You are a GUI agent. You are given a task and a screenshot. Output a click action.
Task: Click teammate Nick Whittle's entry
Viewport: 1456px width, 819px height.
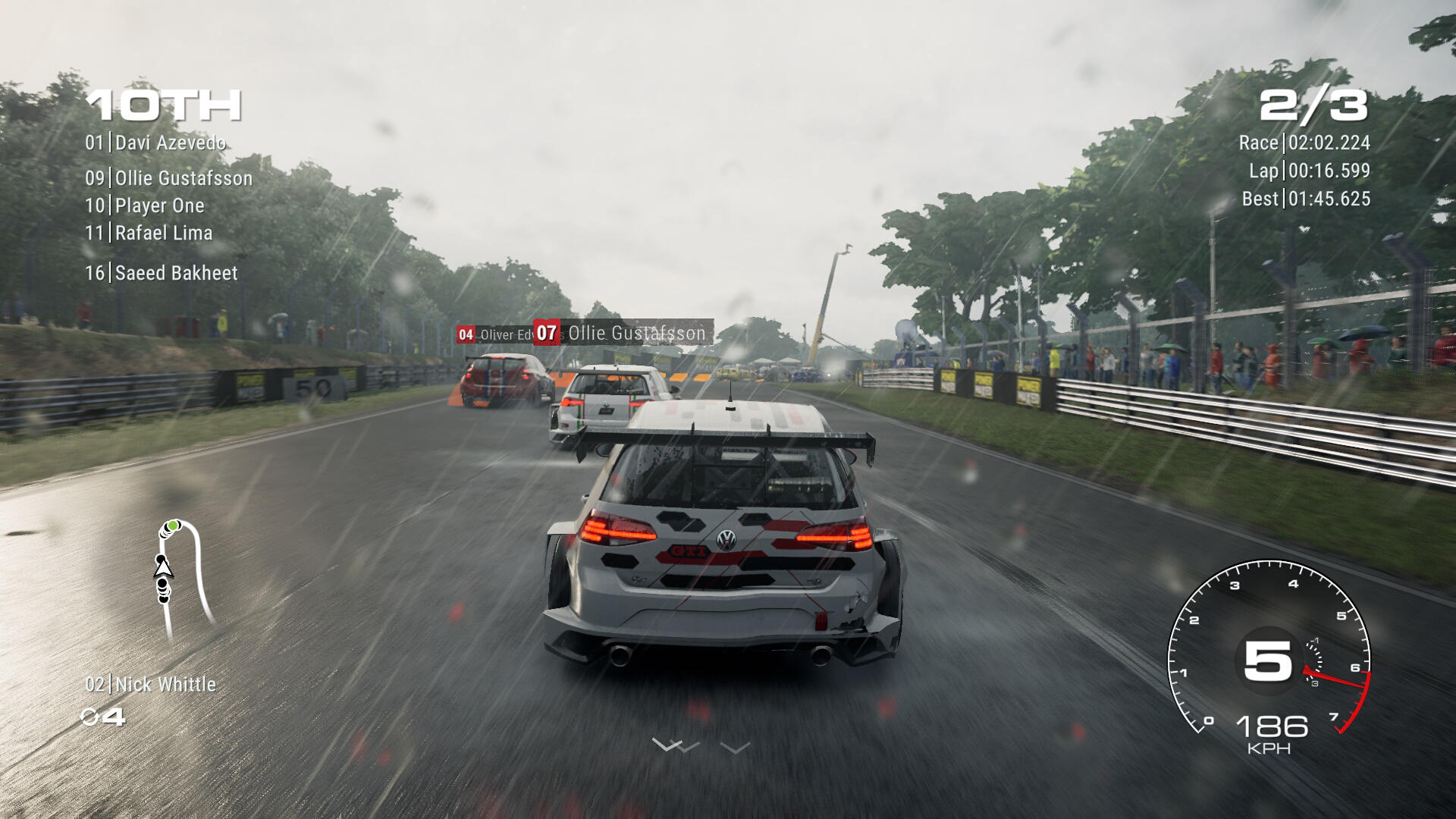(x=151, y=685)
